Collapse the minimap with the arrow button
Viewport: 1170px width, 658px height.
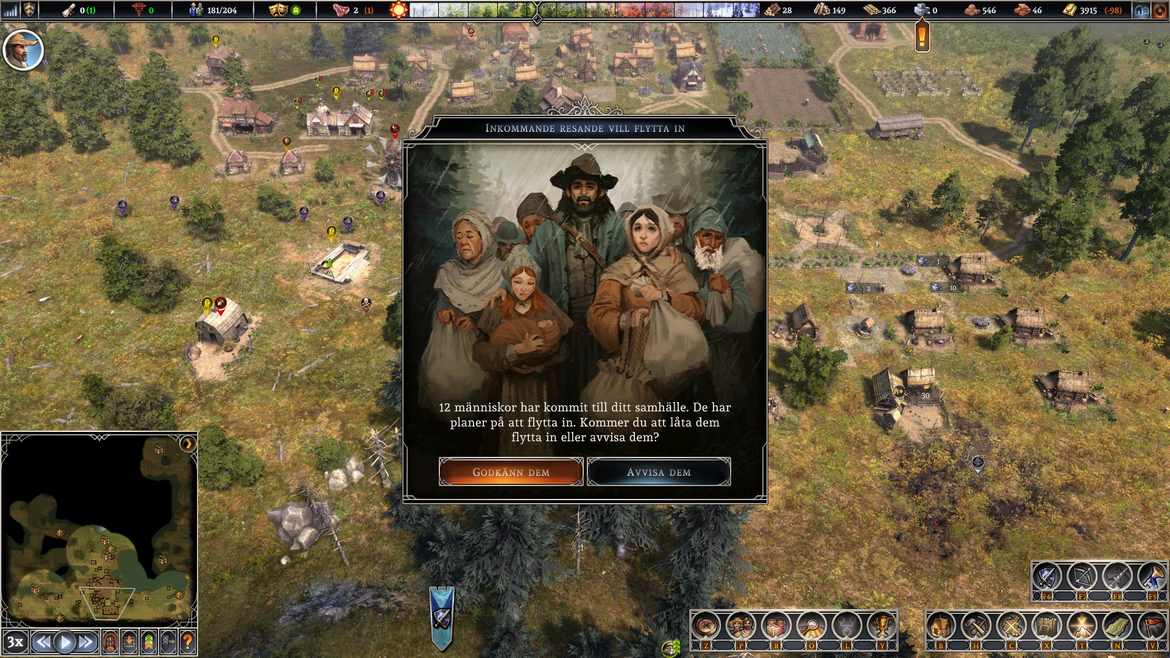pos(186,443)
